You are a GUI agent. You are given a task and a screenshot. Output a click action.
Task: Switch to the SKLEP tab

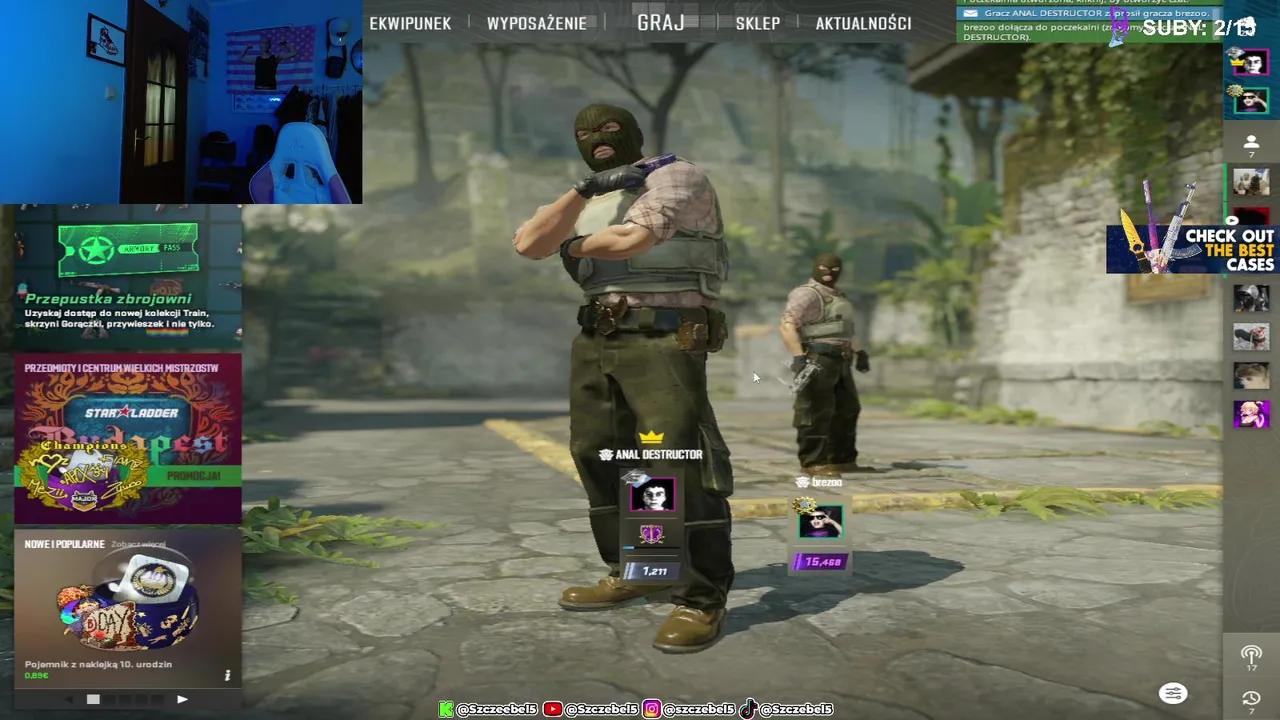[757, 23]
